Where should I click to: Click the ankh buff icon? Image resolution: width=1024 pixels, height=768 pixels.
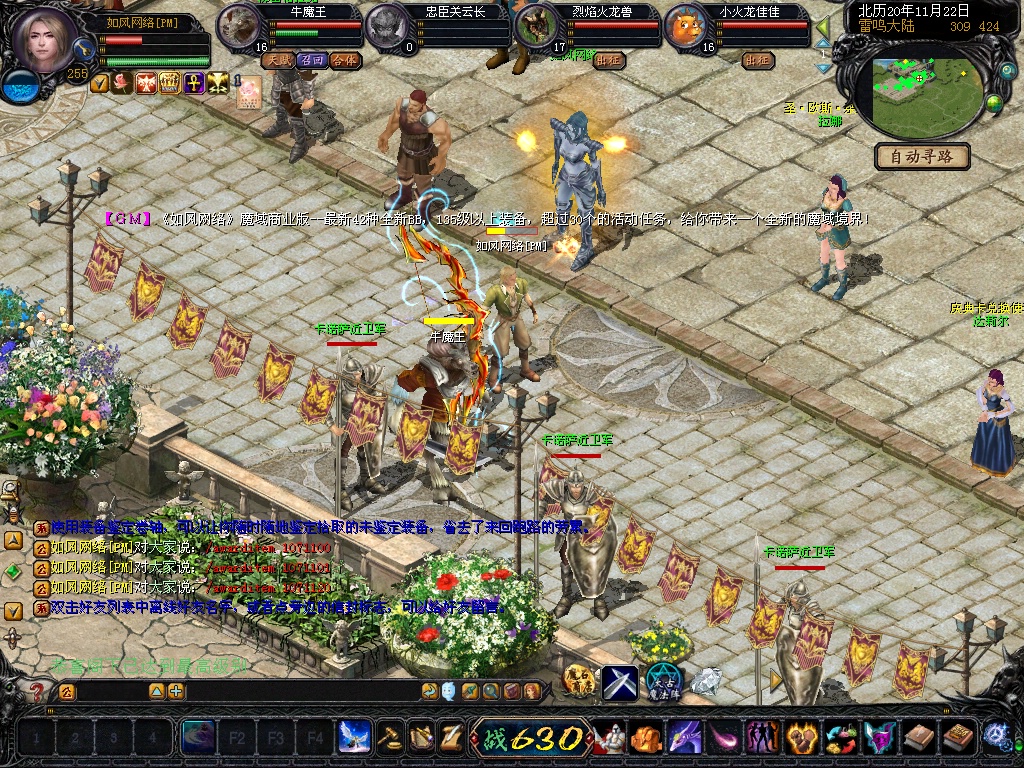(x=194, y=83)
